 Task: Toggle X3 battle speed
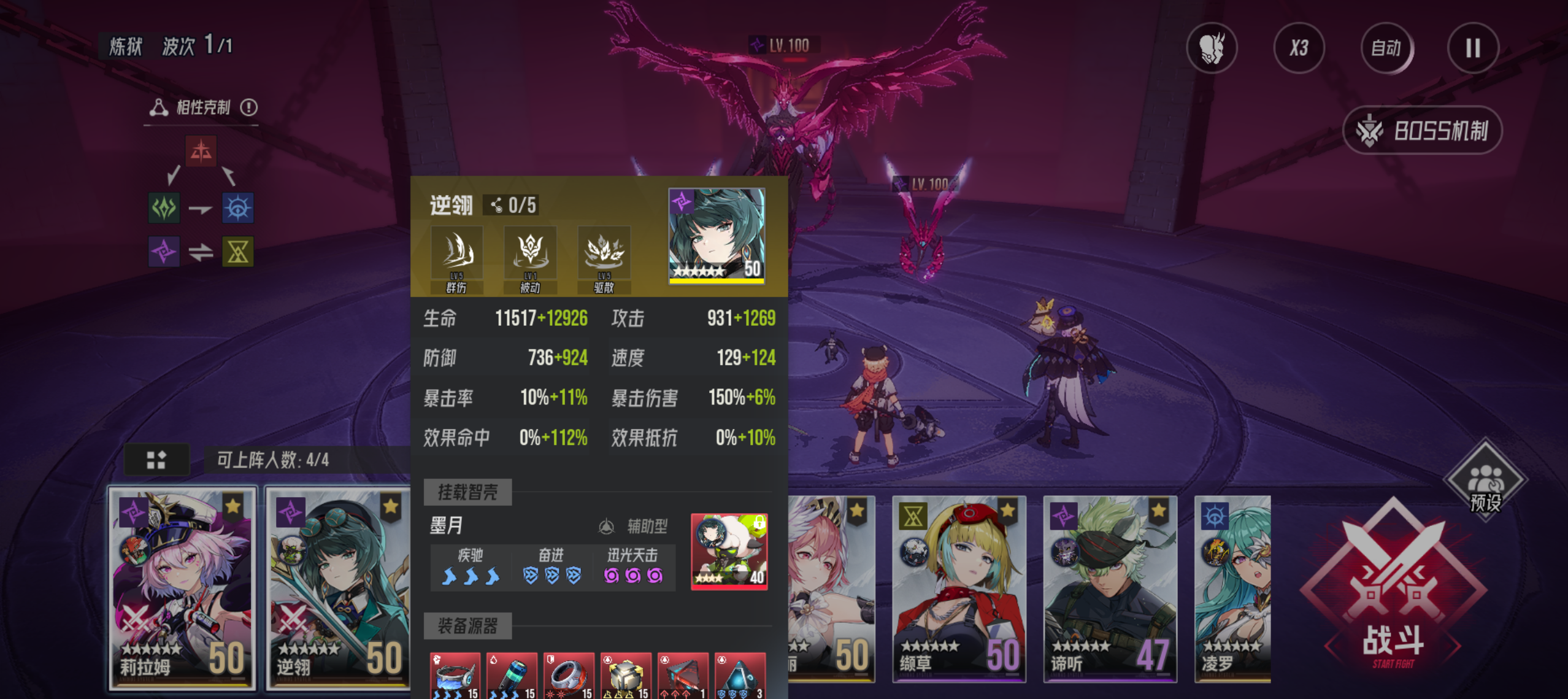pos(1299,48)
